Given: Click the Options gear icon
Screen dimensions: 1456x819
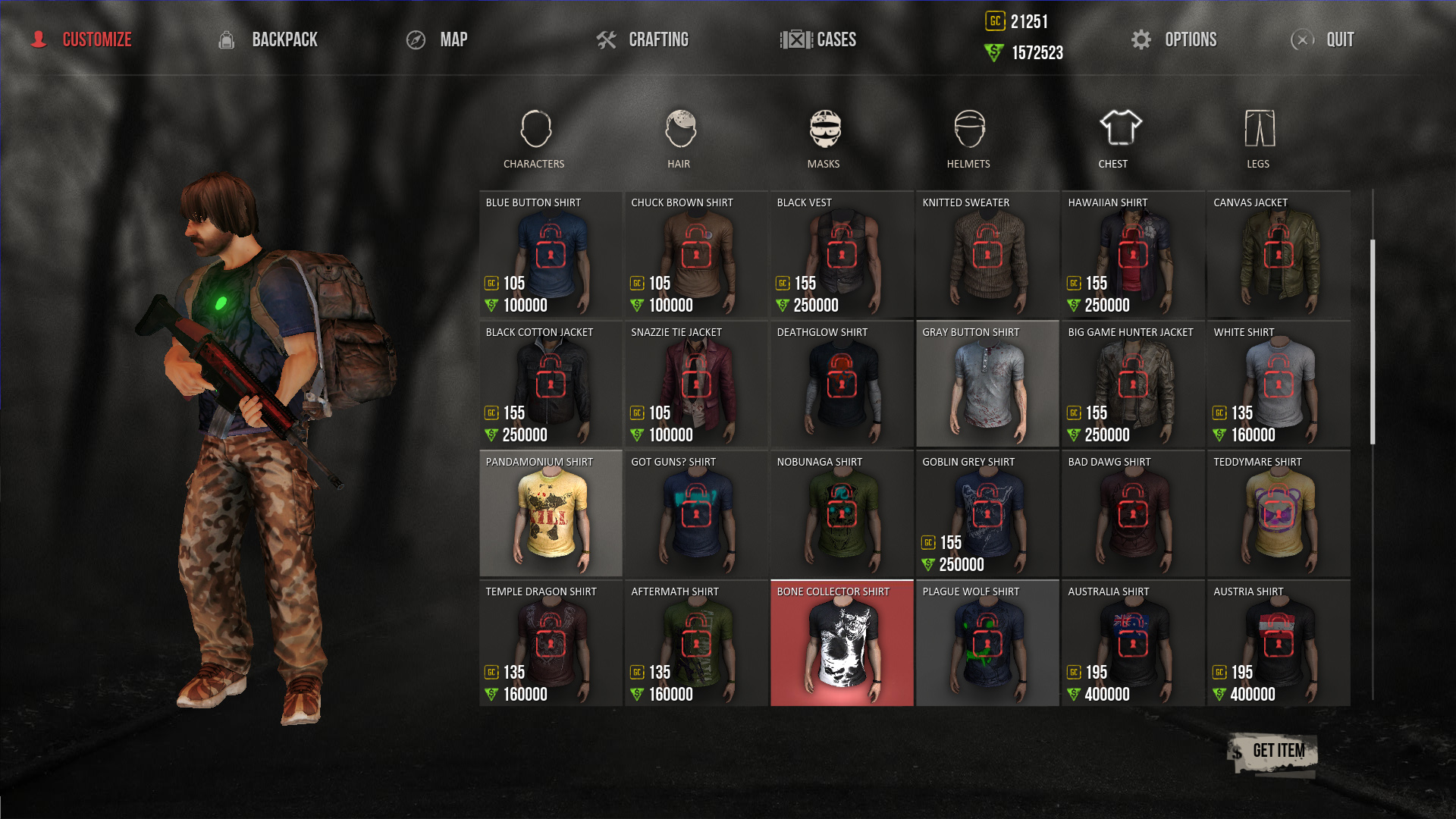Looking at the screenshot, I should [1142, 39].
